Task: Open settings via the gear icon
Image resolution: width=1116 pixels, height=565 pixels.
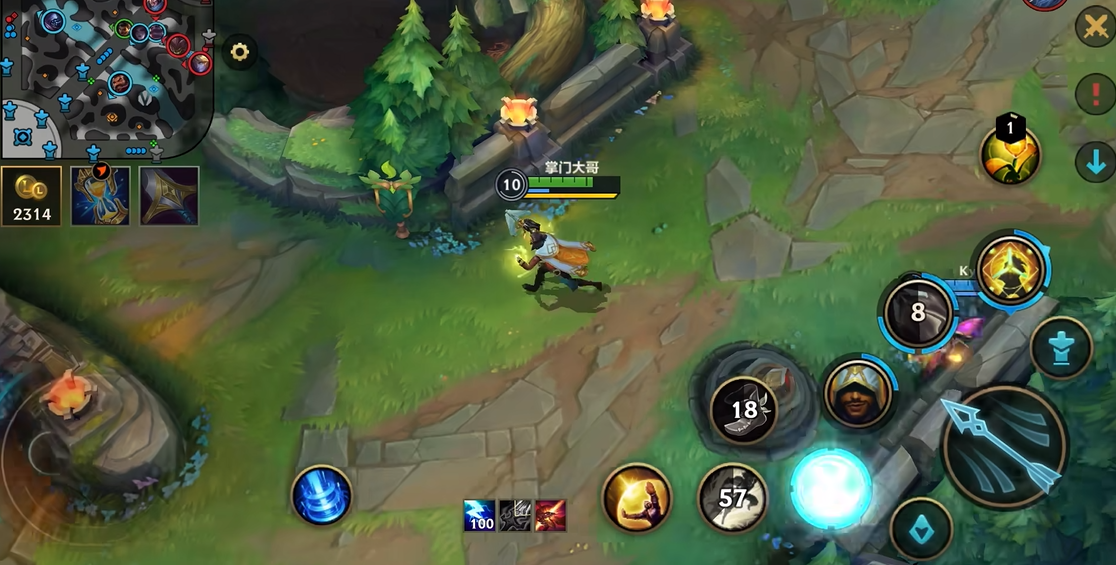Action: click(x=240, y=52)
